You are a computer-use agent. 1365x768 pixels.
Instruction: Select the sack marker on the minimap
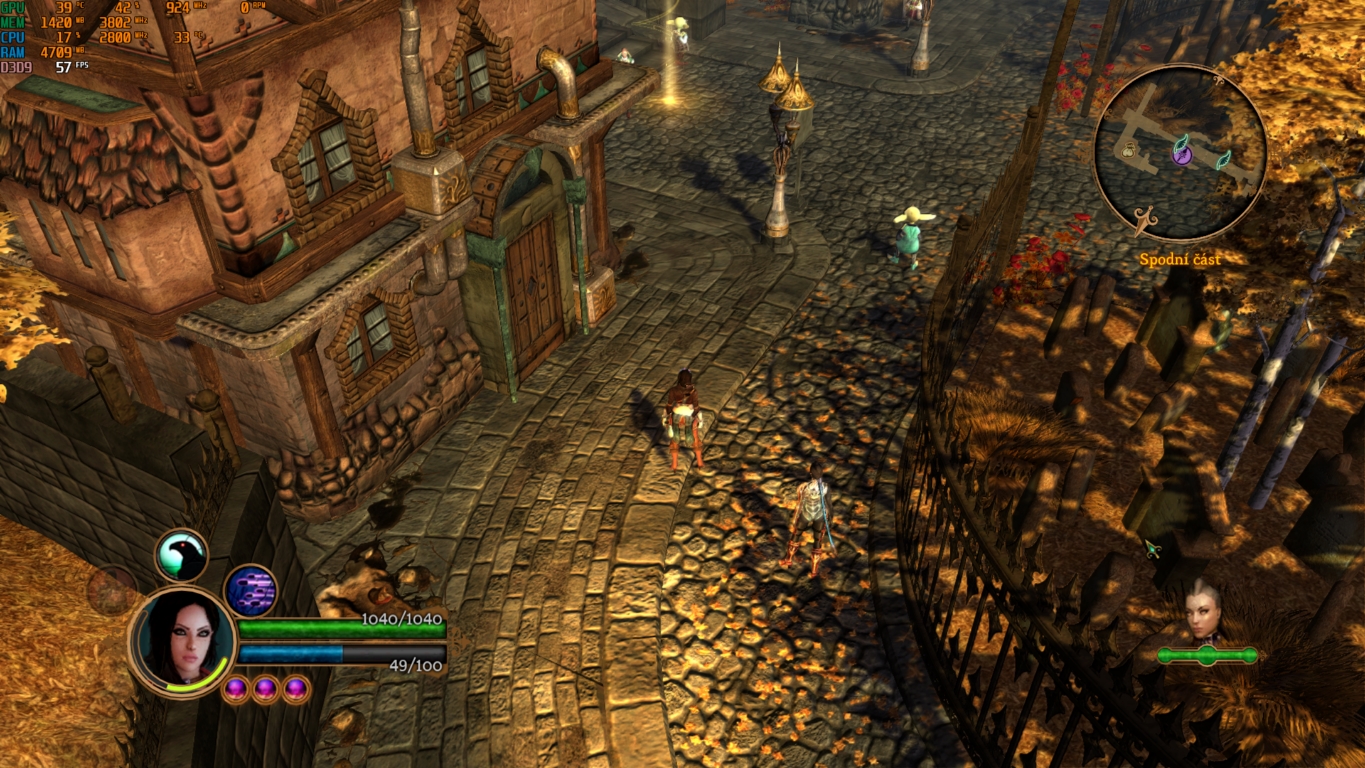coord(1129,151)
